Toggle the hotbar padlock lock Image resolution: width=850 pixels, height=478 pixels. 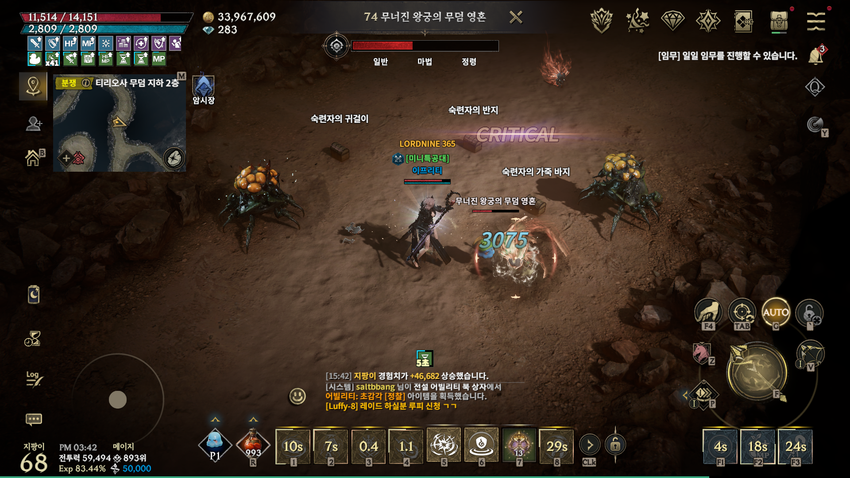[616, 445]
